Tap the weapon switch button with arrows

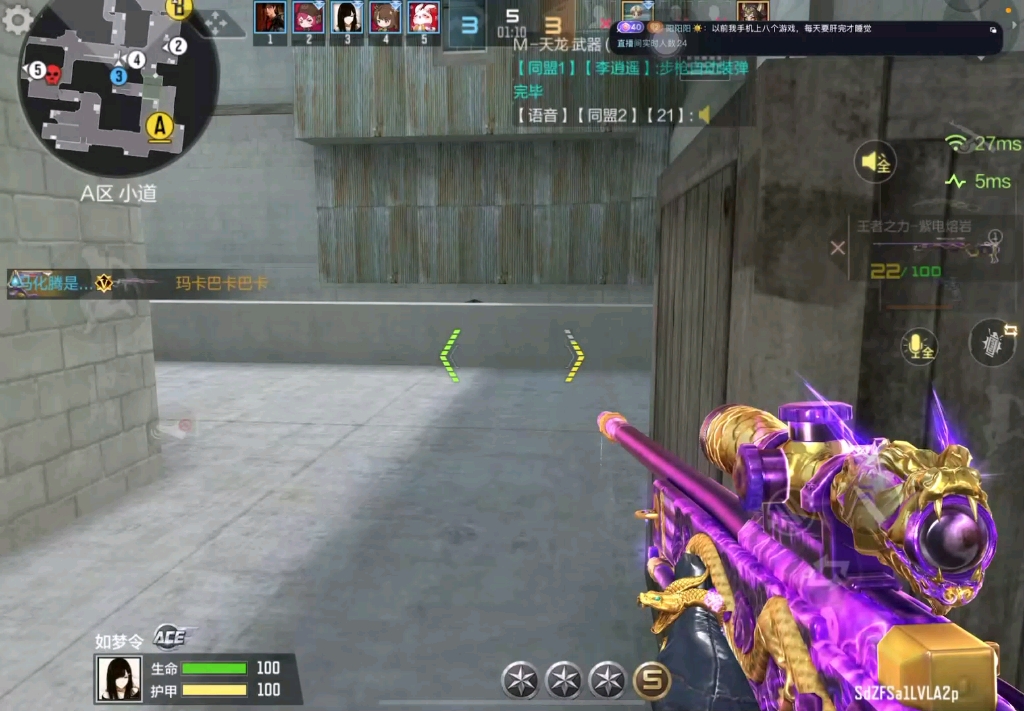pyautogui.click(x=992, y=343)
